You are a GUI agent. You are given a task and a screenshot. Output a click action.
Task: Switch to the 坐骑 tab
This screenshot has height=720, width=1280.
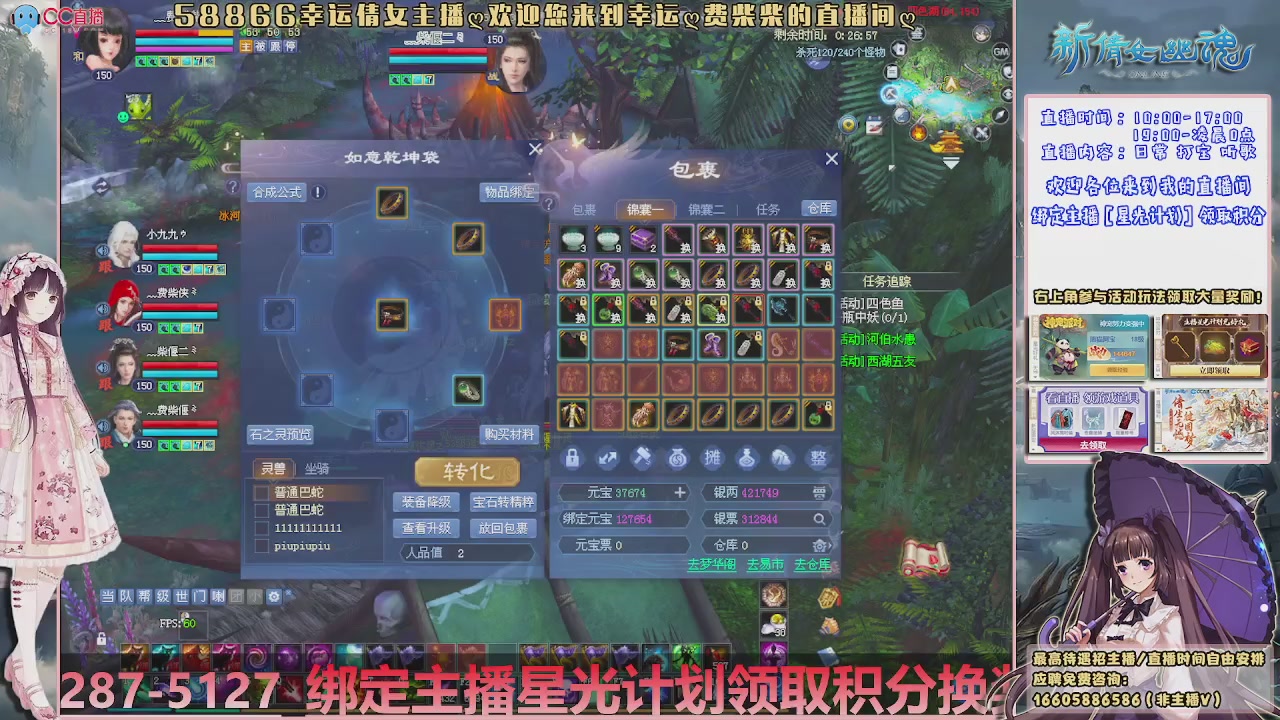click(x=316, y=468)
